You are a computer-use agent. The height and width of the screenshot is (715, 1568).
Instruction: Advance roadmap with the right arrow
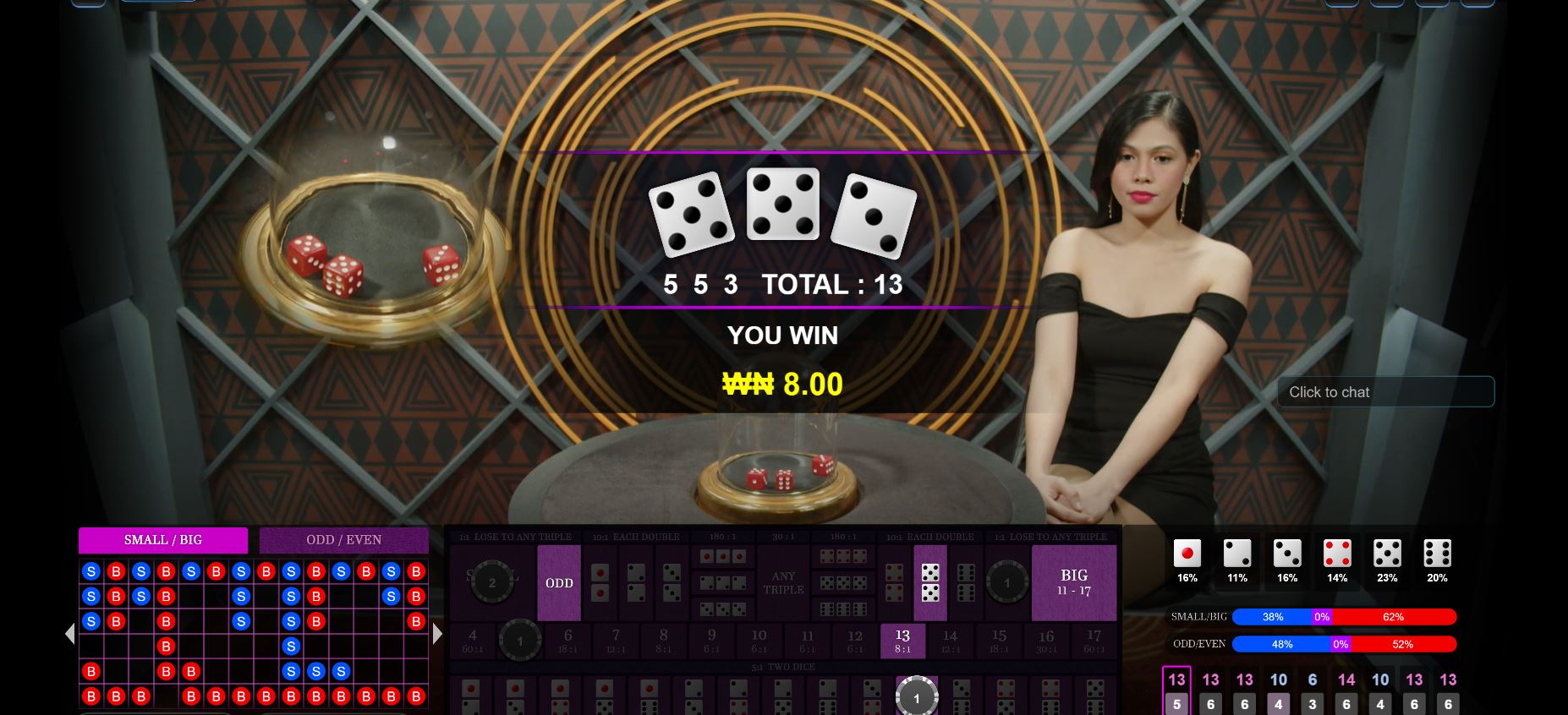[x=437, y=634]
